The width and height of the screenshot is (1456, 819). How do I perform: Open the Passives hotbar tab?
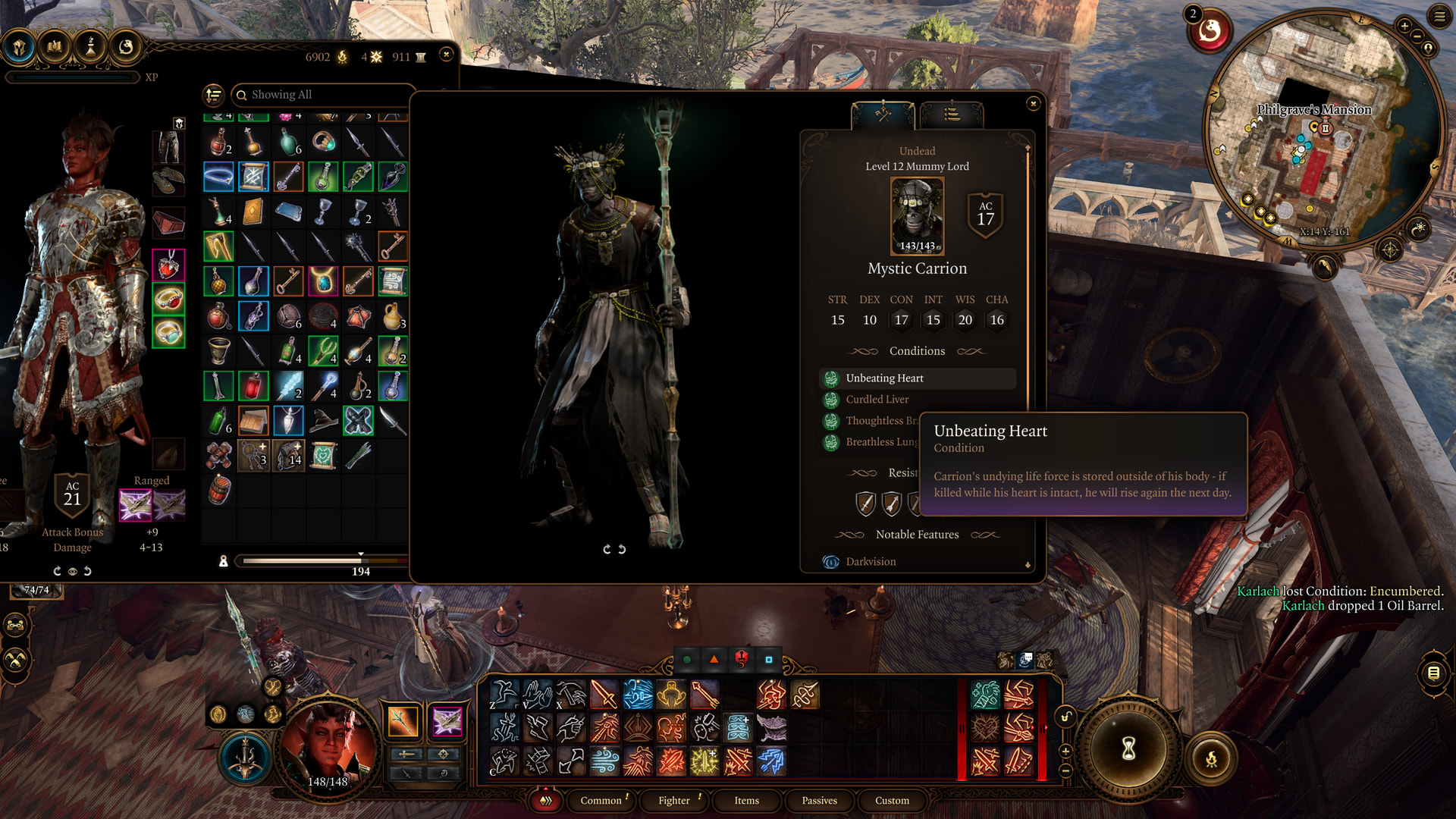pos(819,801)
